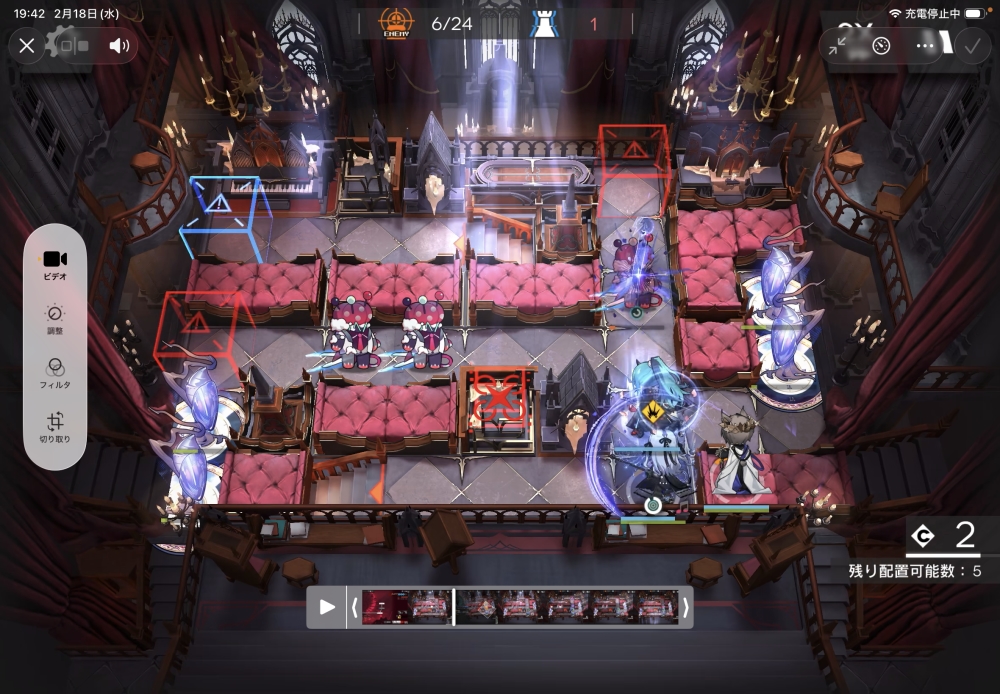Image resolution: width=1000 pixels, height=694 pixels.
Task: Select the ビデオ editing tab
Action: click(55, 264)
